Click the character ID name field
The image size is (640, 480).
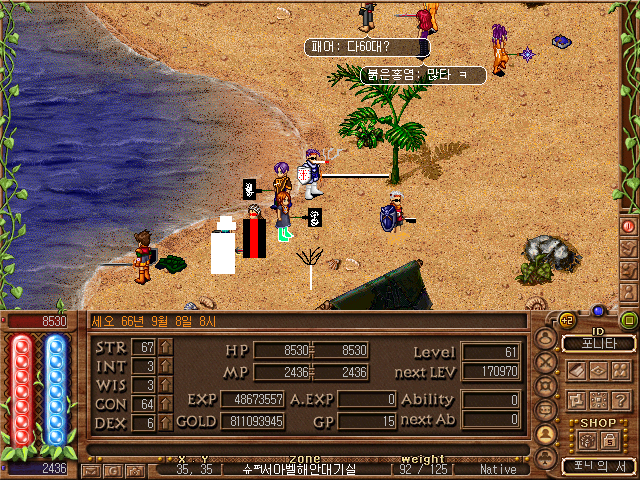tap(598, 344)
